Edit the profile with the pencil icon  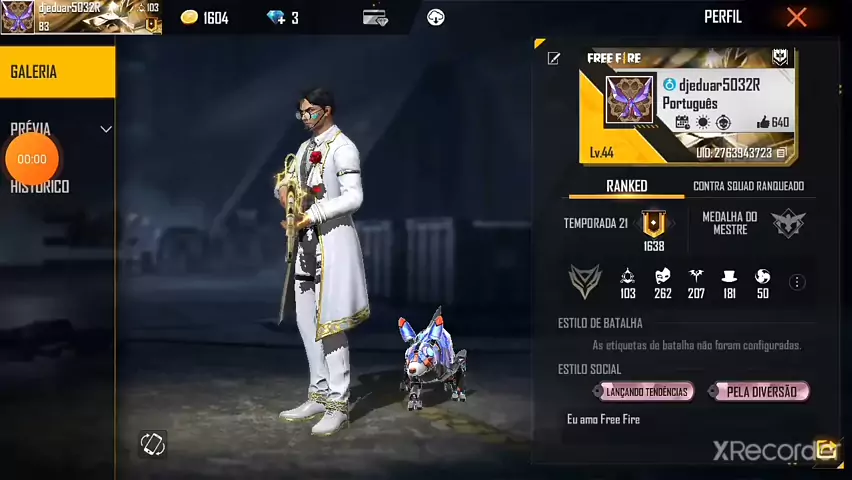(553, 59)
